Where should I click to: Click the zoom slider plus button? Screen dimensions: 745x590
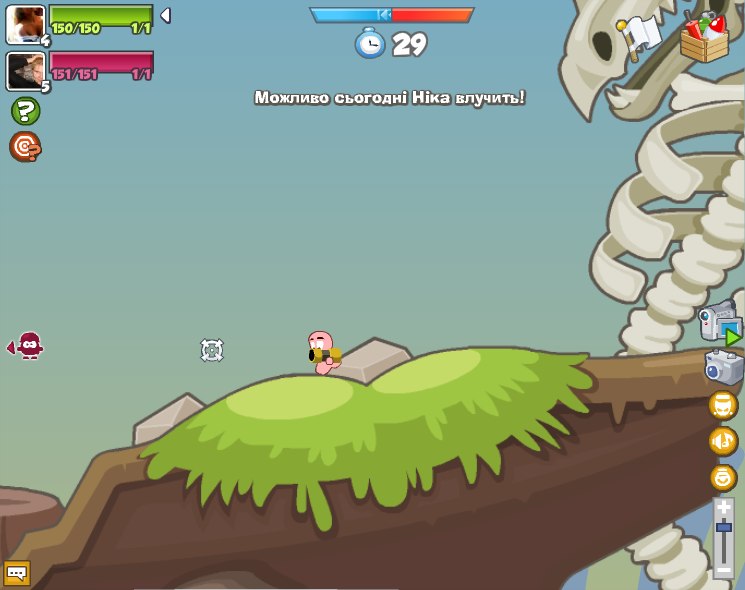click(724, 508)
